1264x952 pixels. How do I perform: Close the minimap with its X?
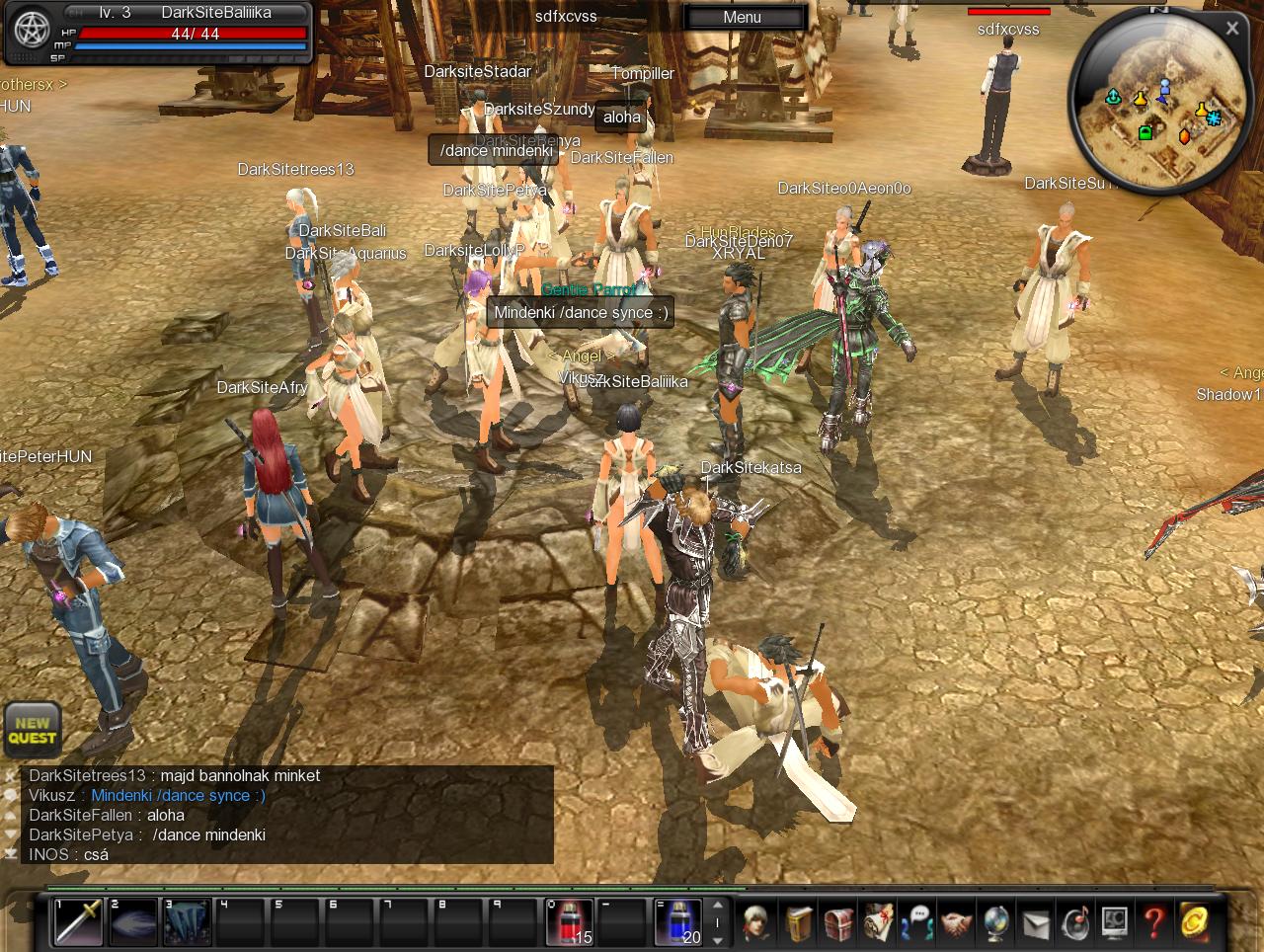[1231, 29]
